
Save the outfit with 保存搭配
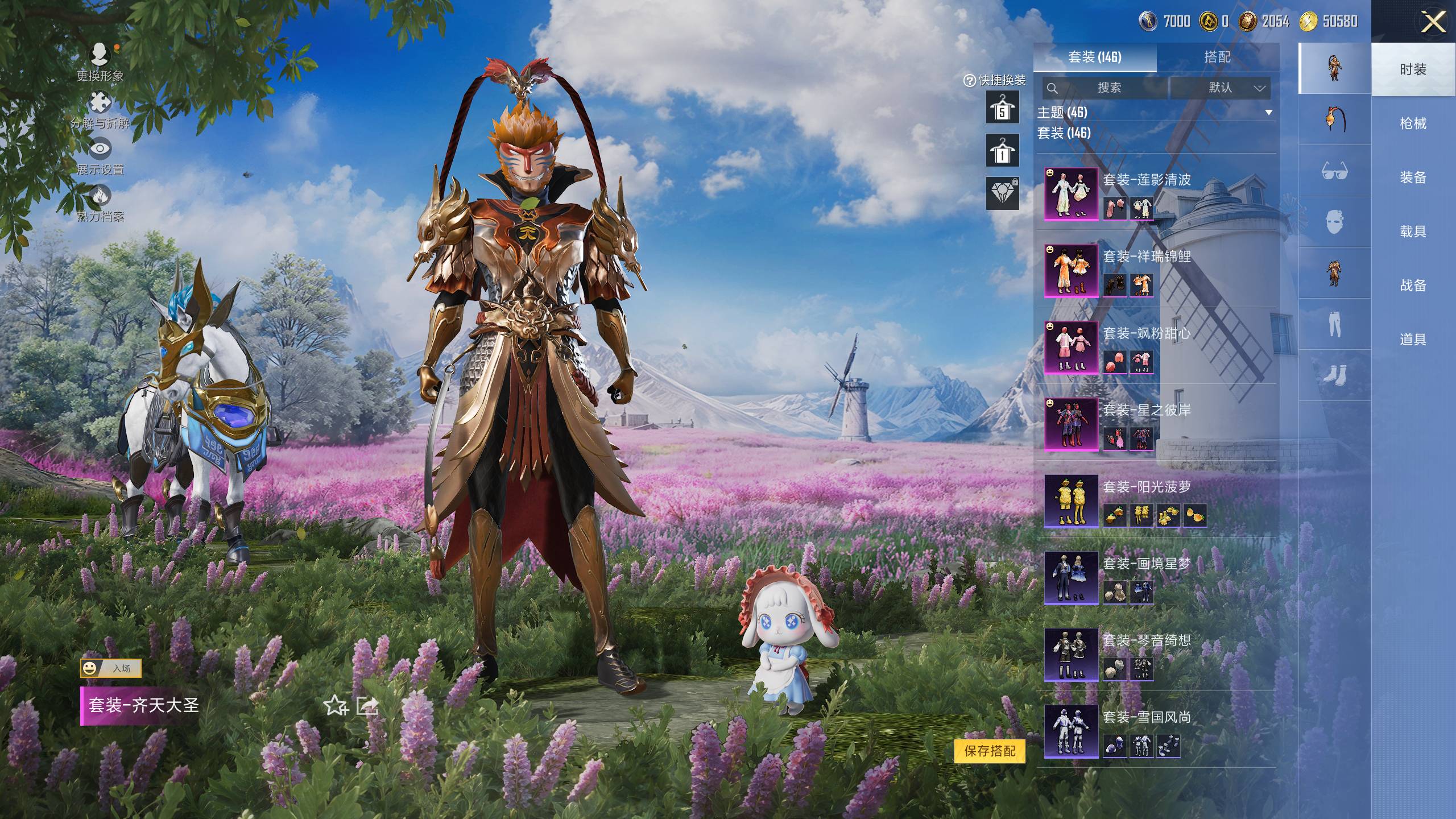(x=990, y=751)
